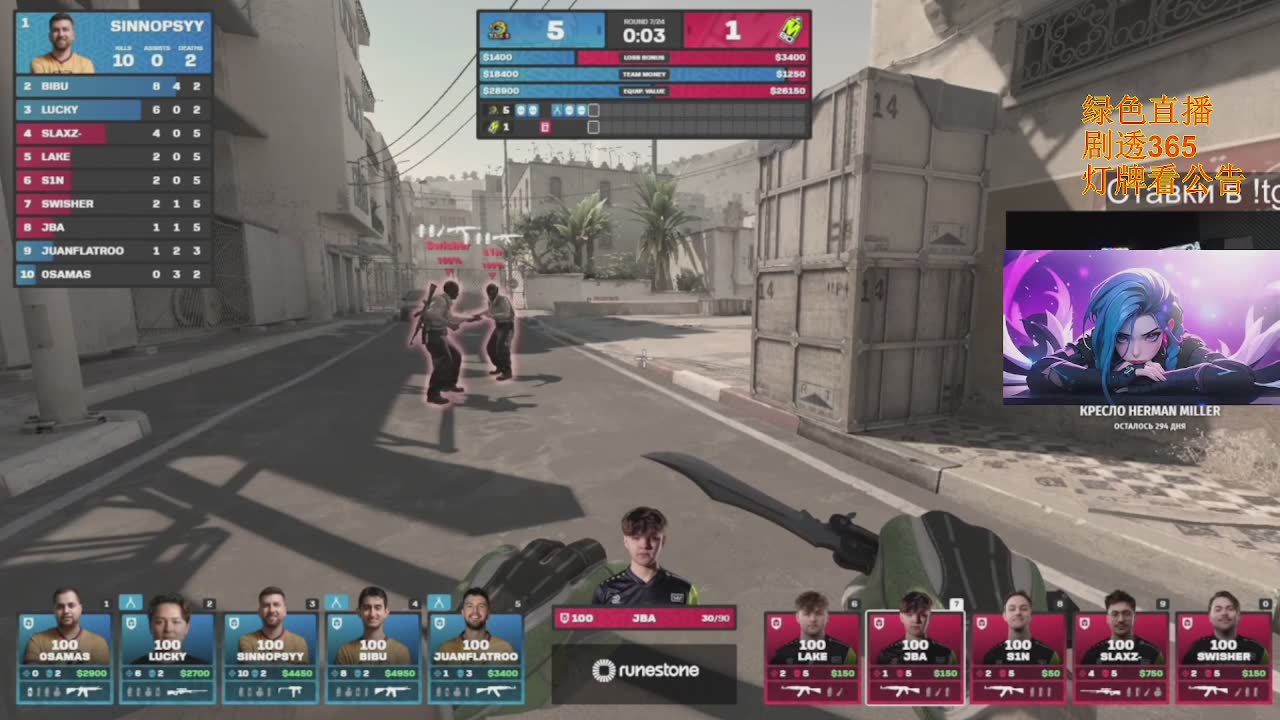Click the Herman Miller chair giveaway image
This screenshot has height=720, width=1280.
tap(1140, 327)
